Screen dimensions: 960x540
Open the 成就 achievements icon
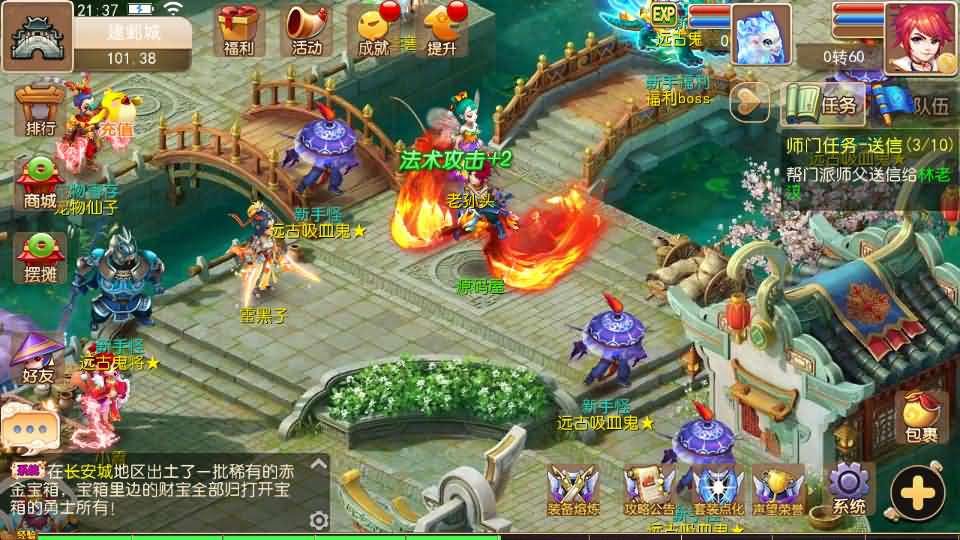[x=374, y=30]
